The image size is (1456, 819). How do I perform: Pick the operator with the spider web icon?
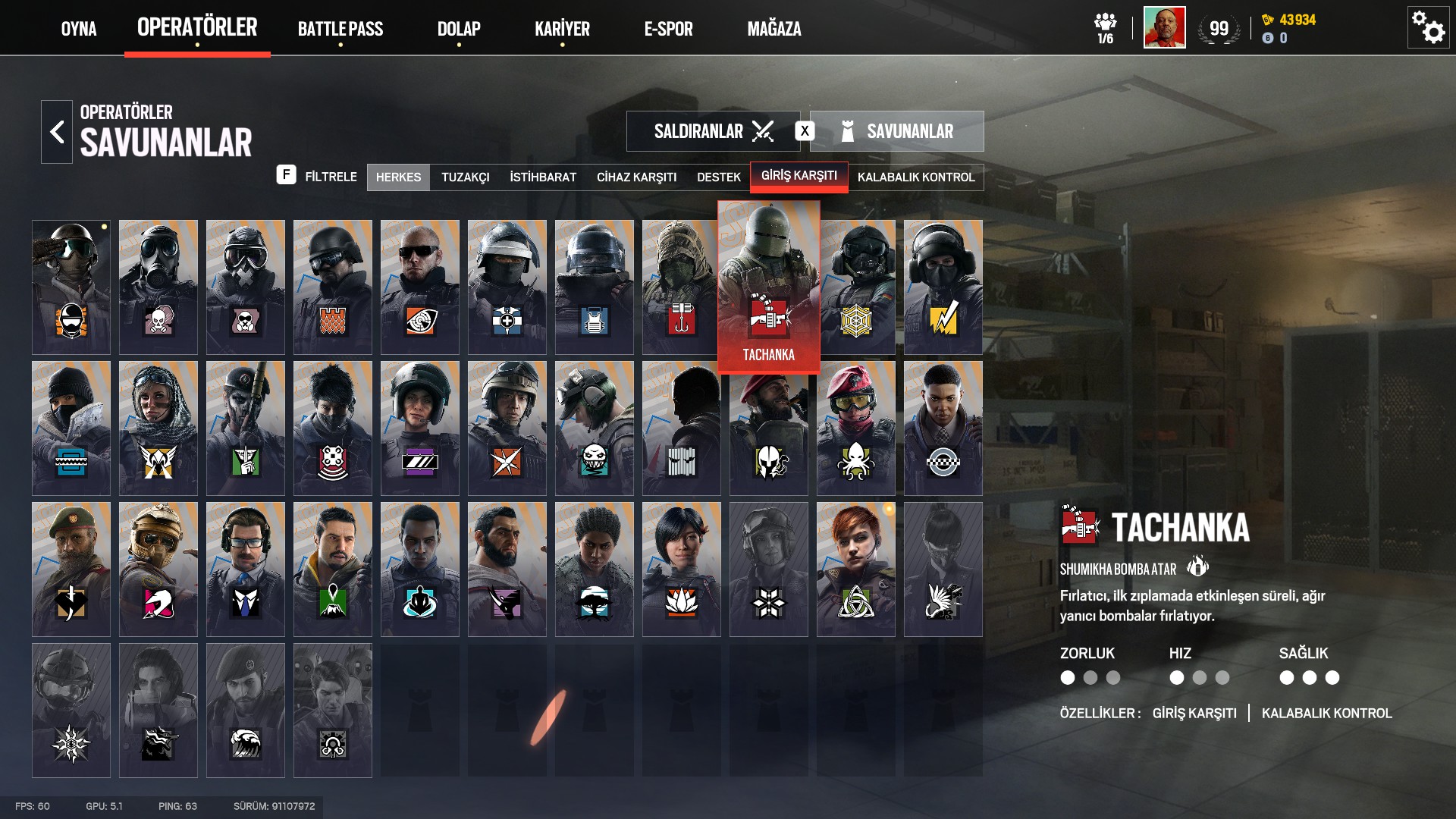(856, 287)
